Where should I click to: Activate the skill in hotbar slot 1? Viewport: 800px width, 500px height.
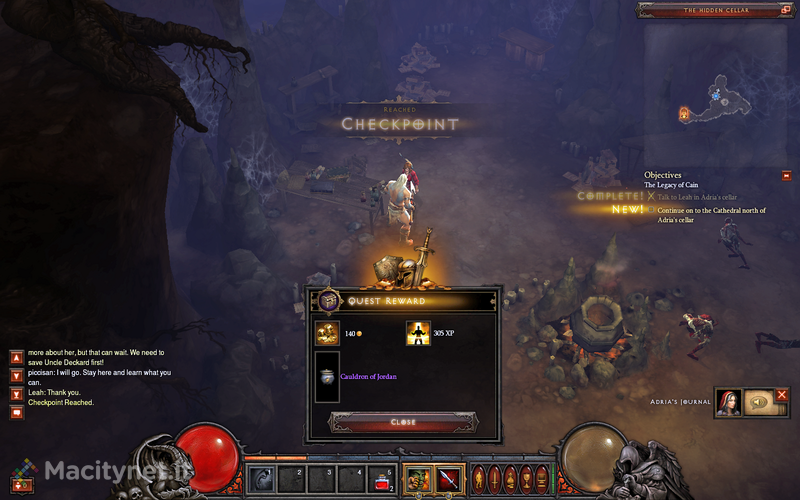pyautogui.click(x=261, y=478)
